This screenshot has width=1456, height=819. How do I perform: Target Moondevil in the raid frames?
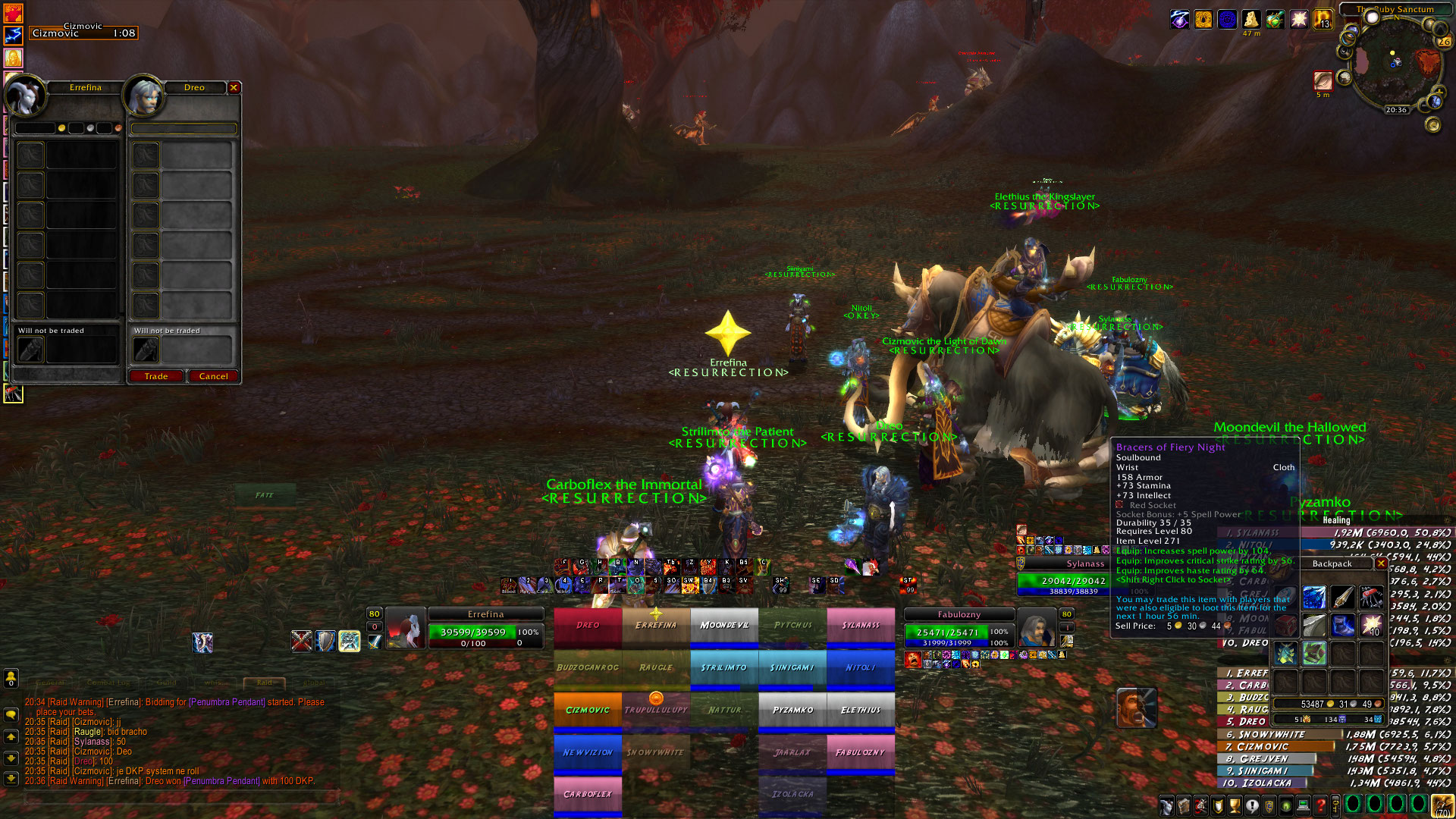point(724,626)
